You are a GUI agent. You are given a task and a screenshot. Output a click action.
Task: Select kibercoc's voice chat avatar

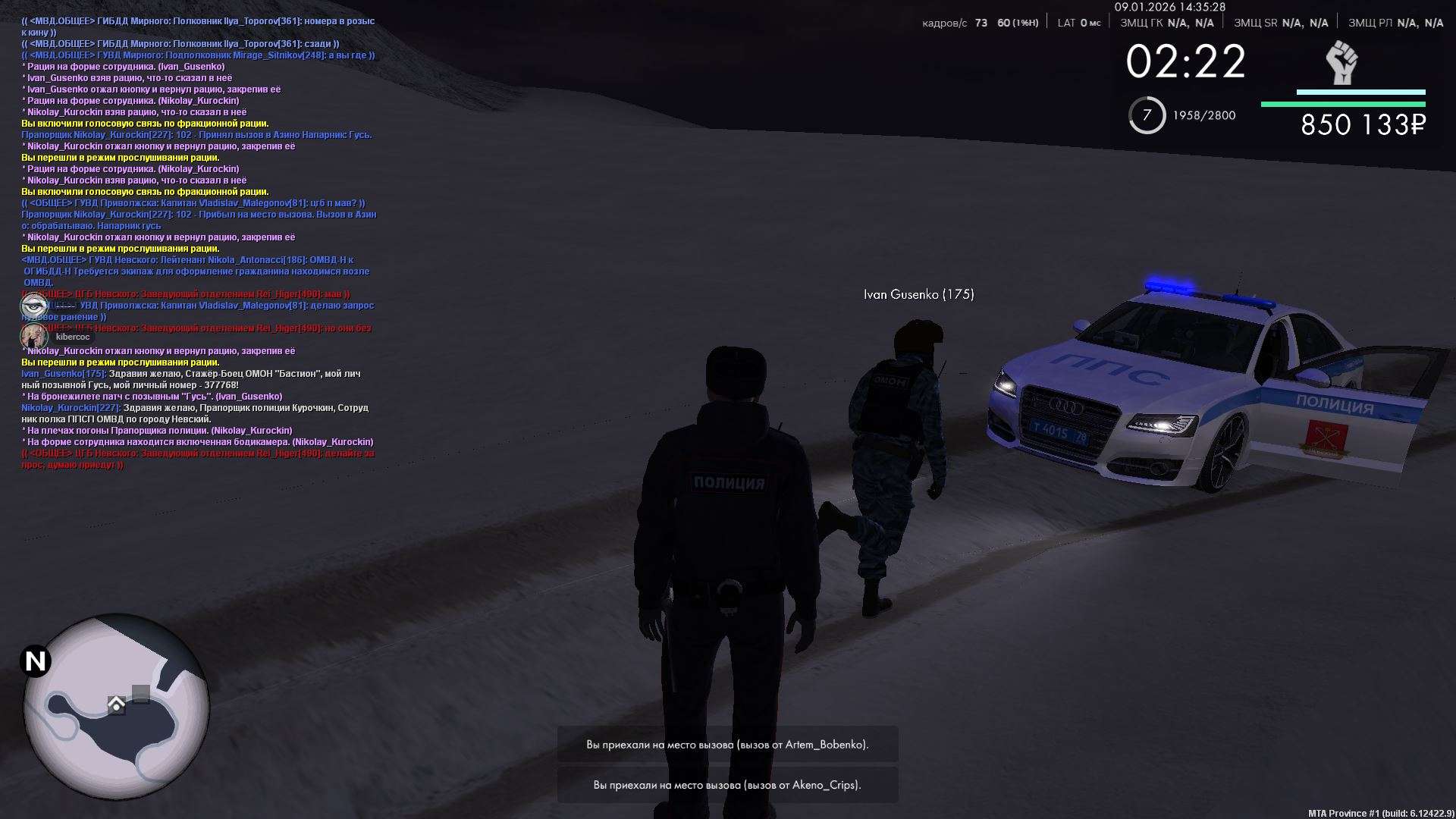34,337
